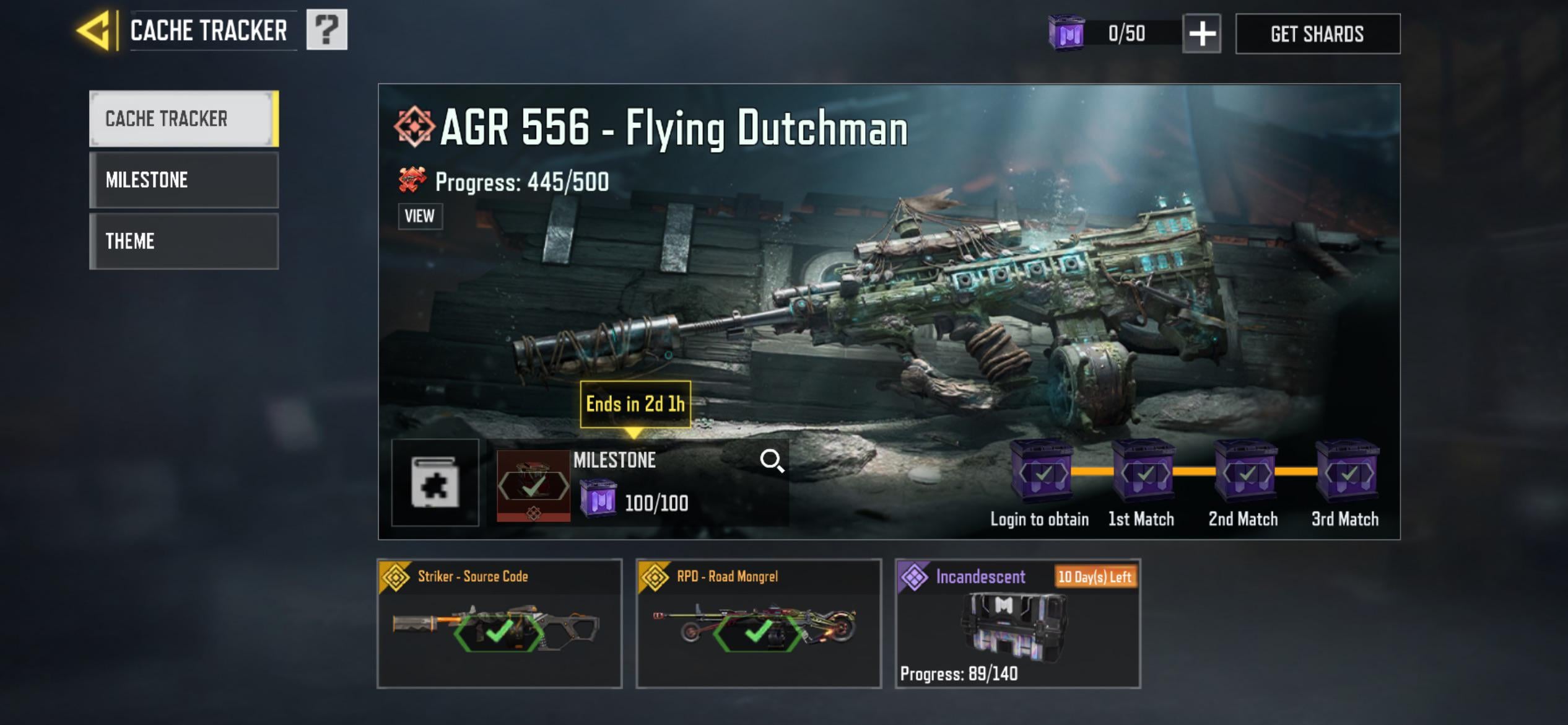Go back using the yellow arrow
1568x725 pixels.
coord(94,30)
